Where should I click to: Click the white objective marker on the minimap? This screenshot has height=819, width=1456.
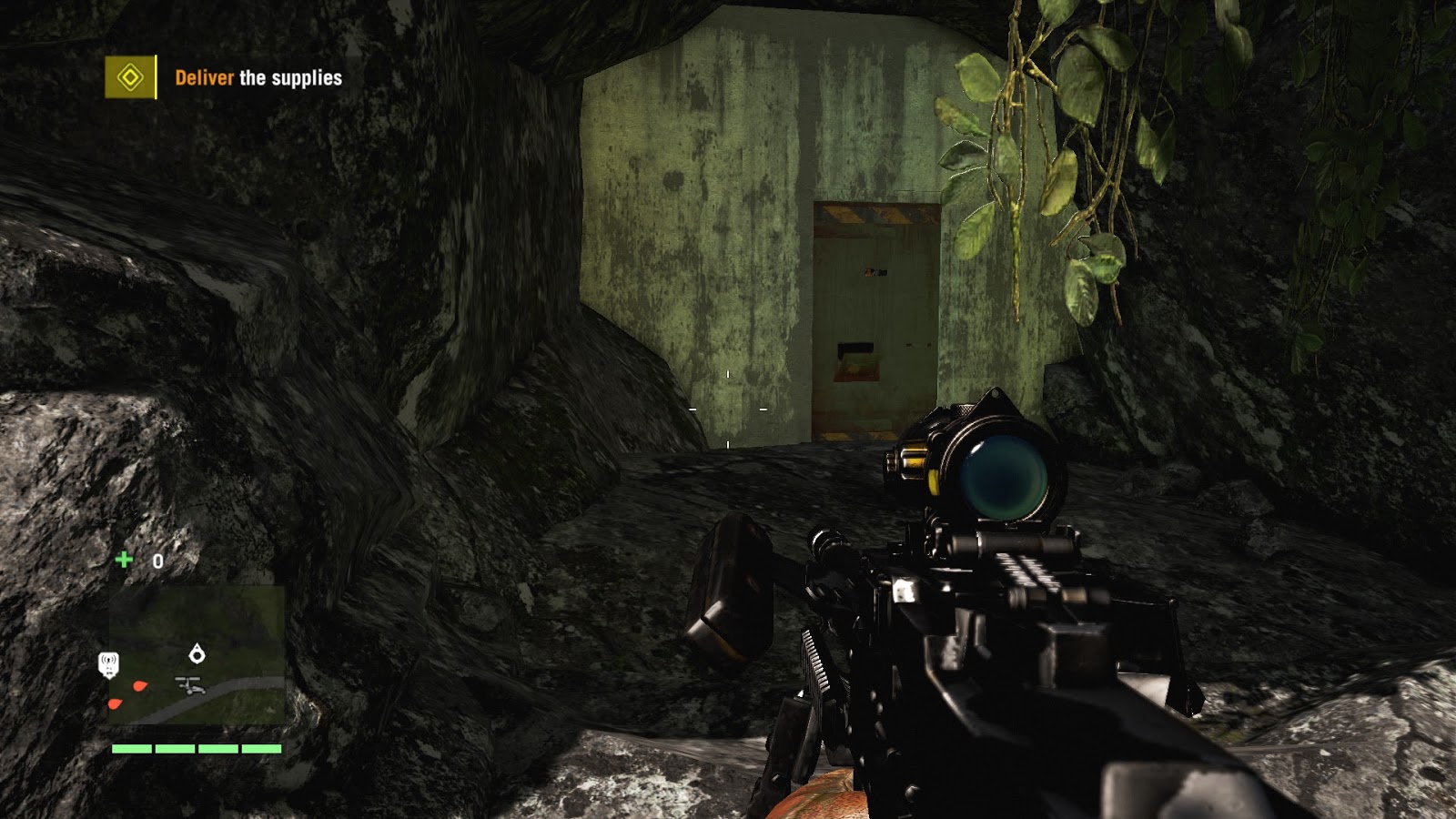click(x=197, y=655)
